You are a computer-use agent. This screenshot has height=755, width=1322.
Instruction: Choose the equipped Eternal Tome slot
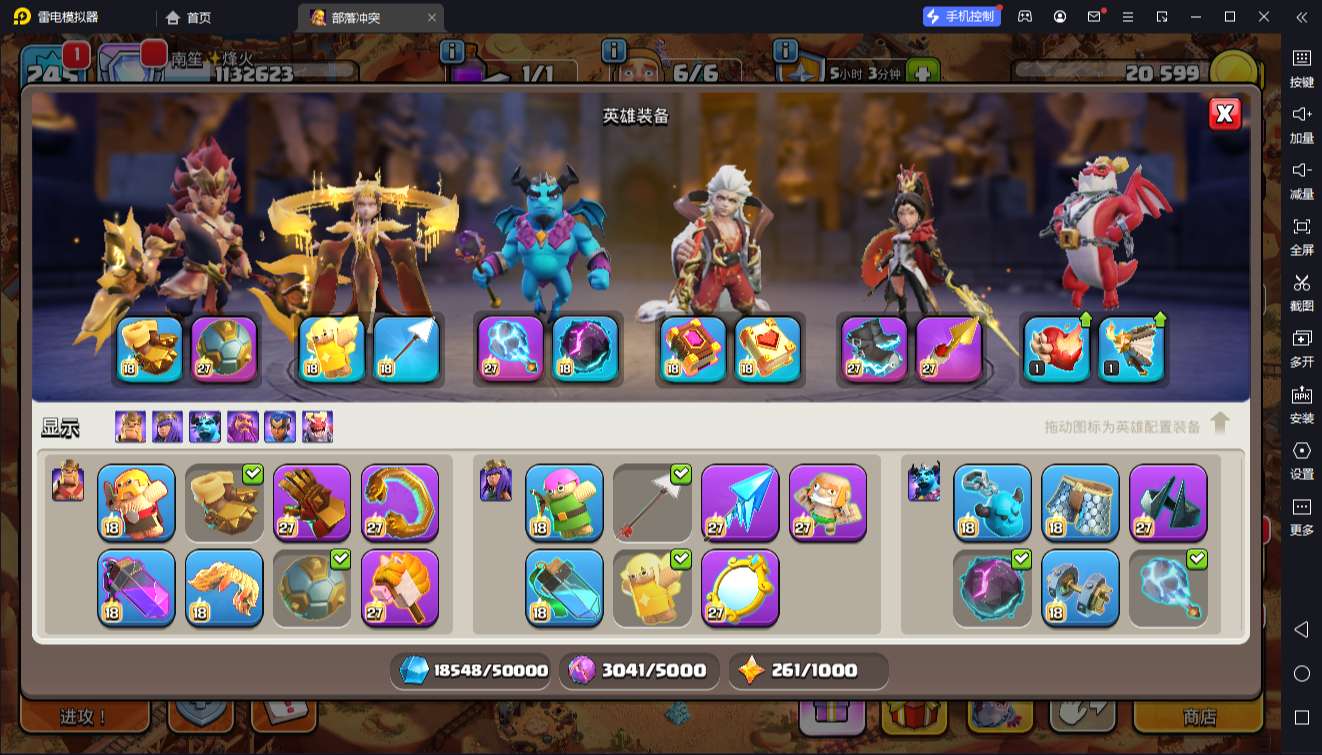click(693, 349)
